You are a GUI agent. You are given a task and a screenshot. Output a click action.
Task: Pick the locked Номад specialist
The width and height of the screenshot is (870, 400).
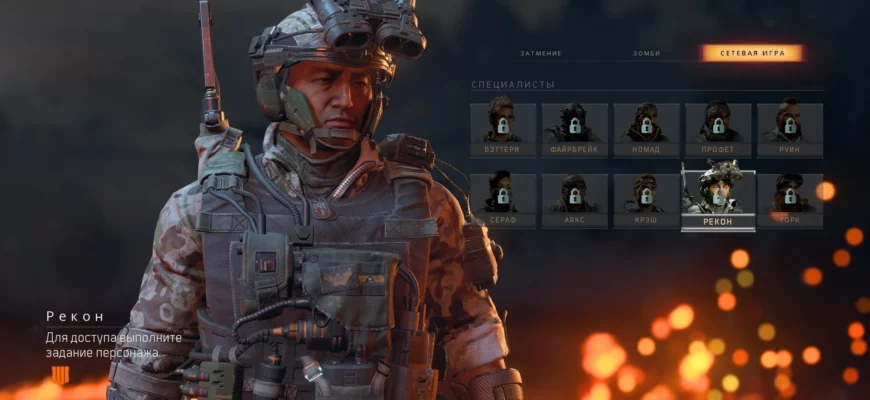coord(646,130)
